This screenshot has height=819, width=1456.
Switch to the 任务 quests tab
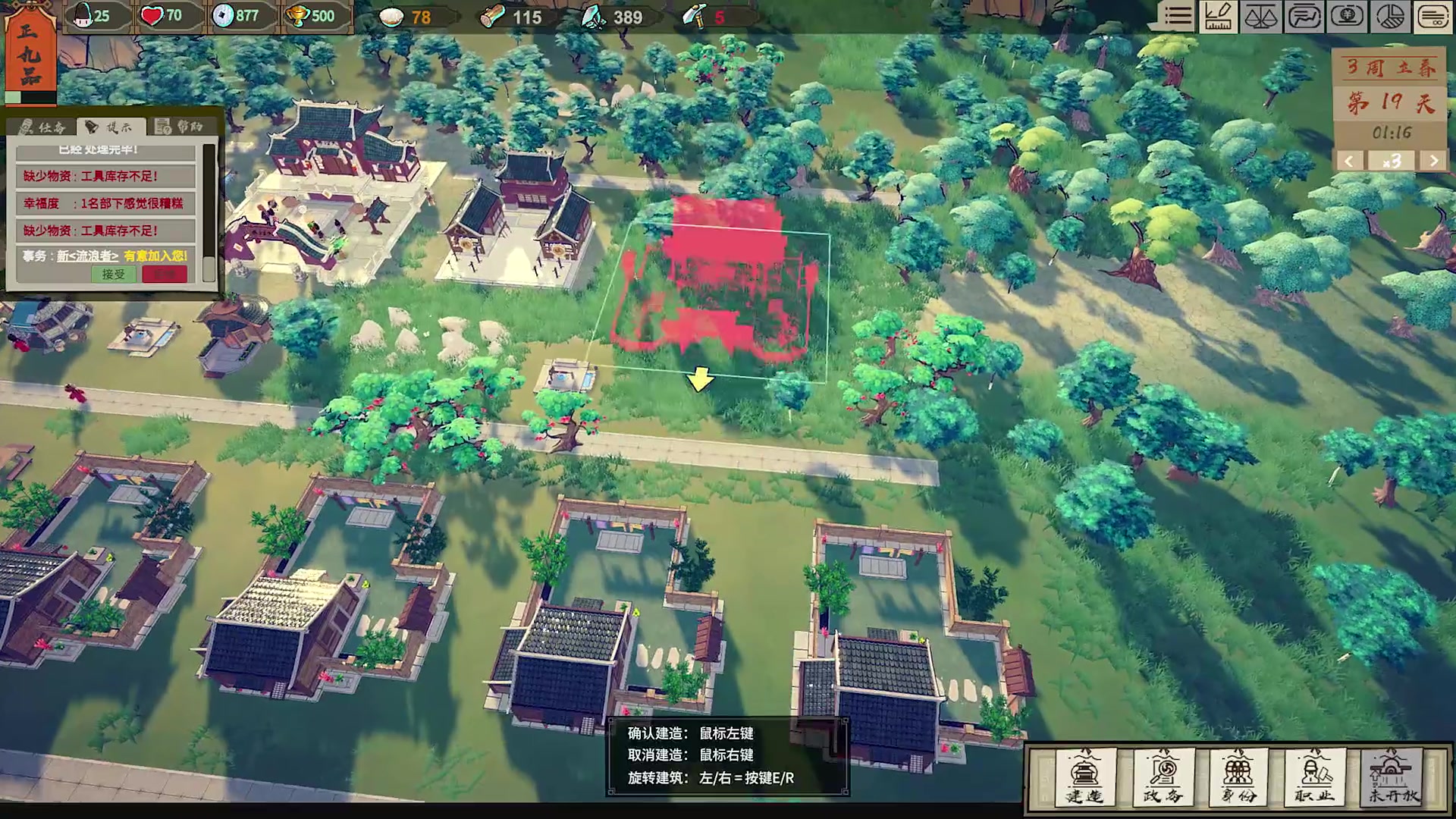pyautogui.click(x=43, y=127)
